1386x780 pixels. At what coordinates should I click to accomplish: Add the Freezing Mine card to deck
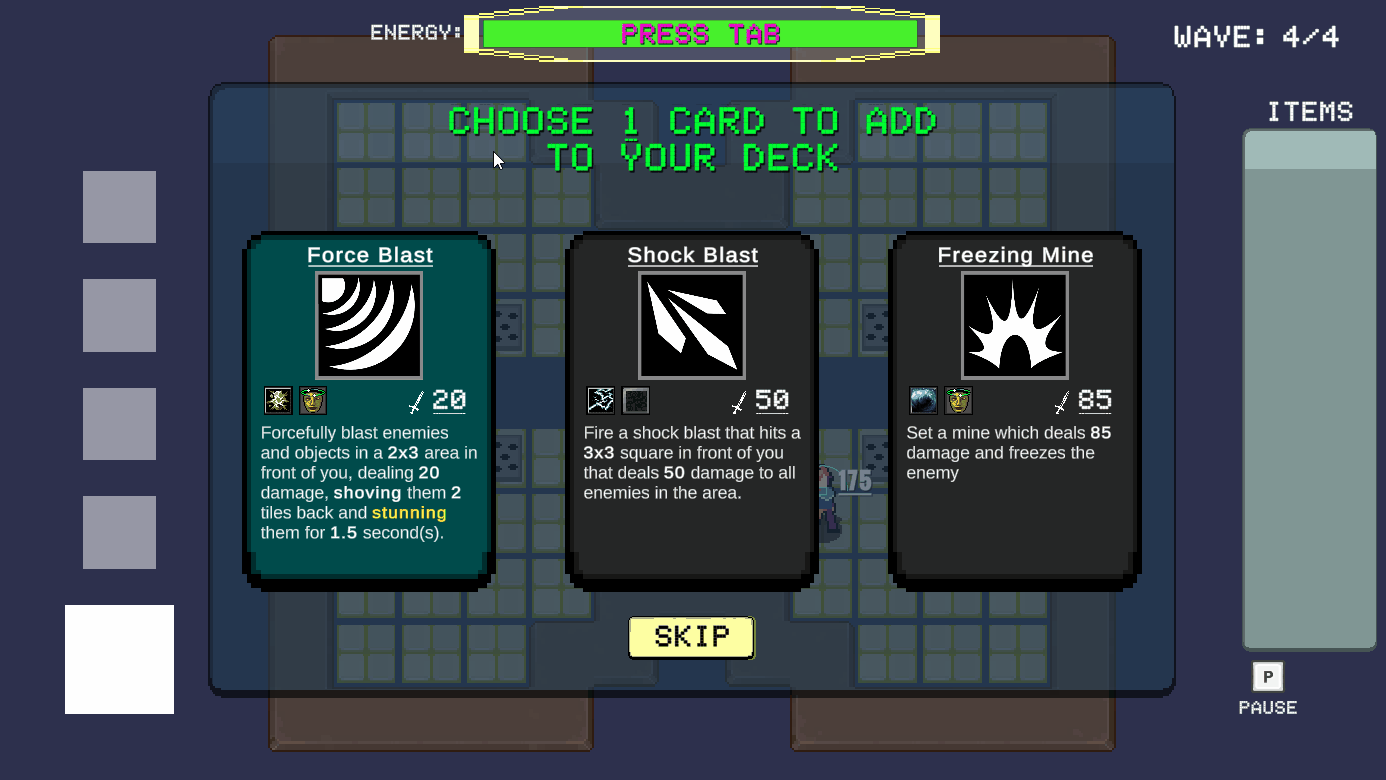tap(1014, 410)
